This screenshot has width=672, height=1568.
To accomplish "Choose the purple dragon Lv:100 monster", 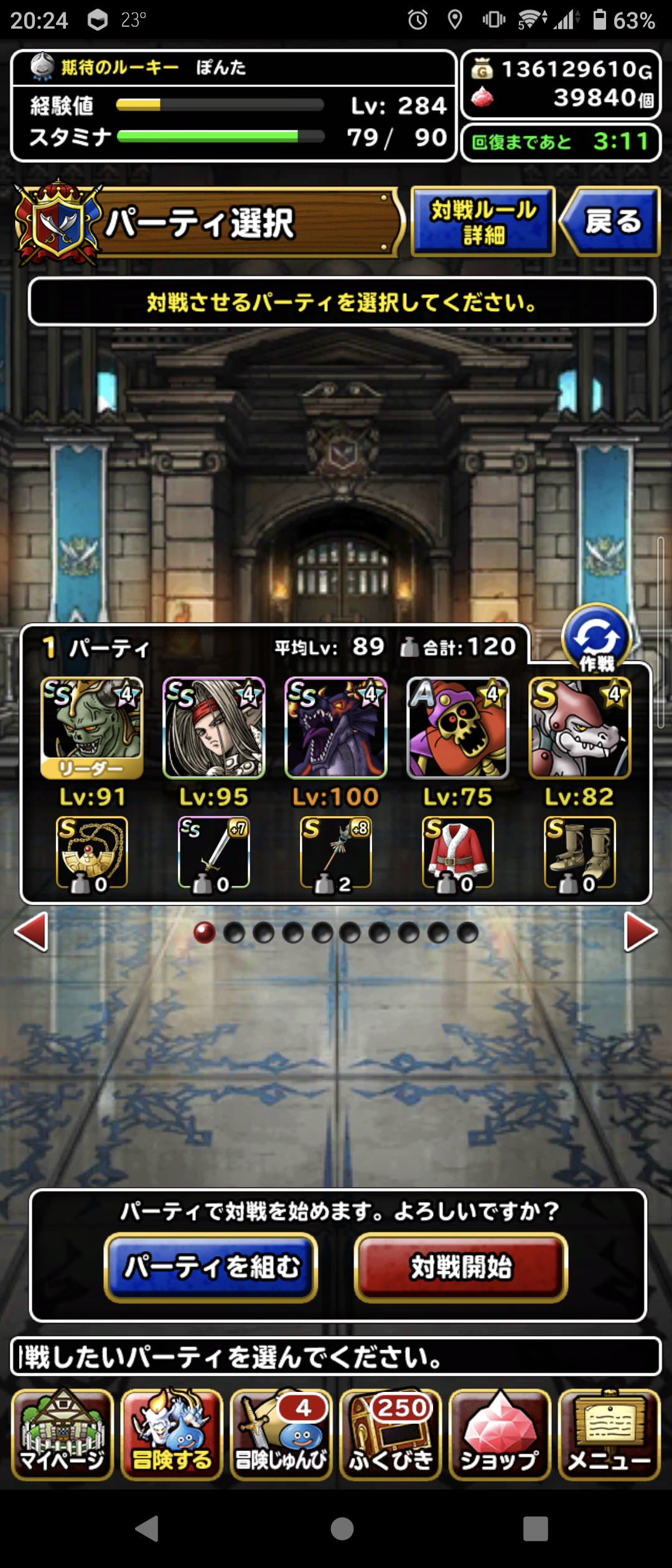I will 336,727.
